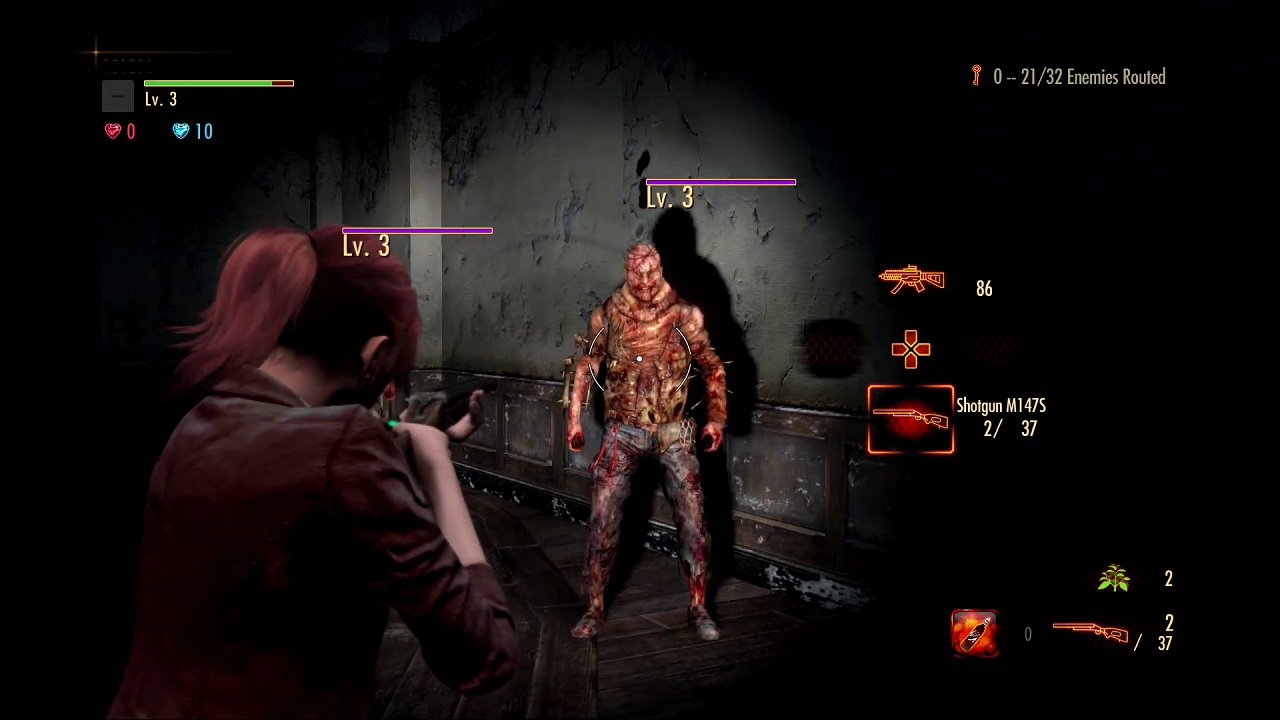1280x720 pixels.
Task: Click the key icon beside Enemies Routed
Action: click(977, 76)
